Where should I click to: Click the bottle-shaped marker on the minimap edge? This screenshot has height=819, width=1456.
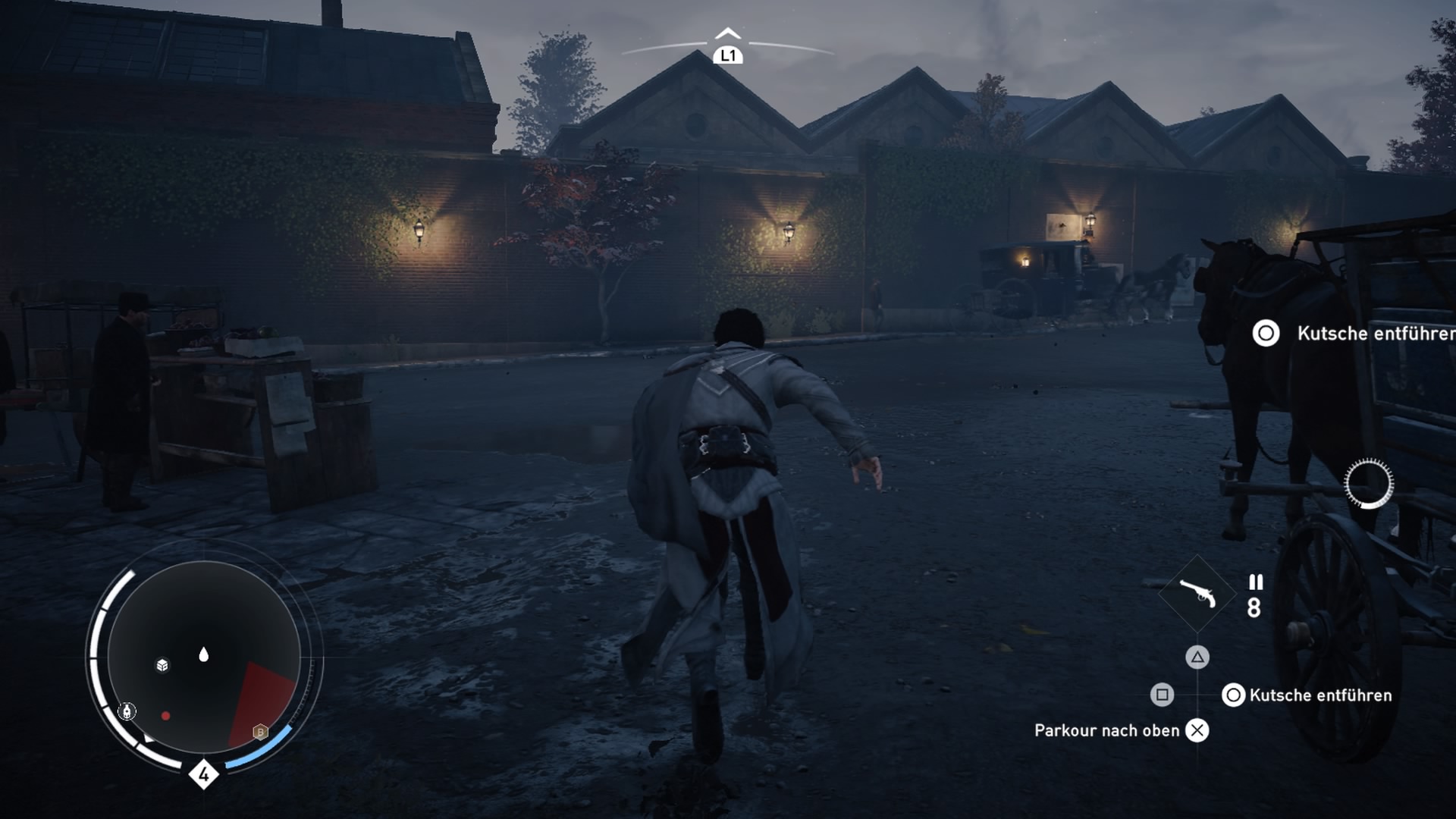coord(128,711)
